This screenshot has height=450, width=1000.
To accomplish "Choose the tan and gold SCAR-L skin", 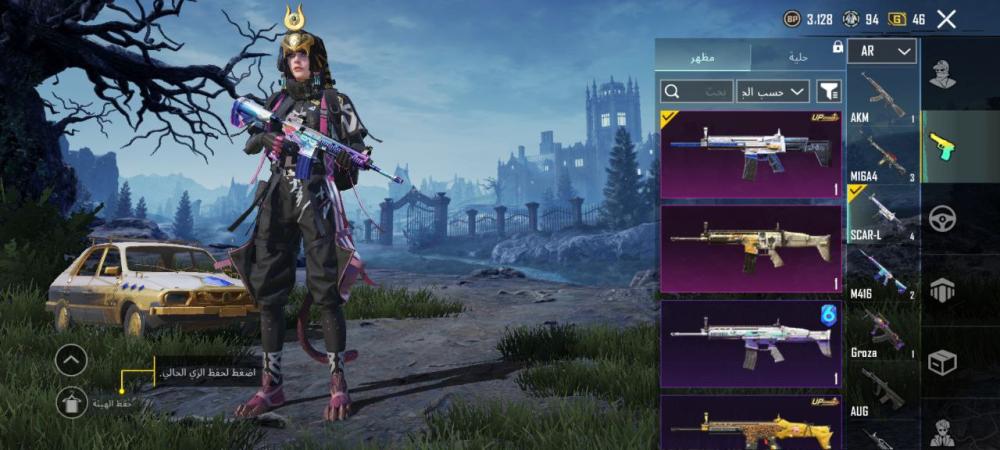I will (751, 248).
